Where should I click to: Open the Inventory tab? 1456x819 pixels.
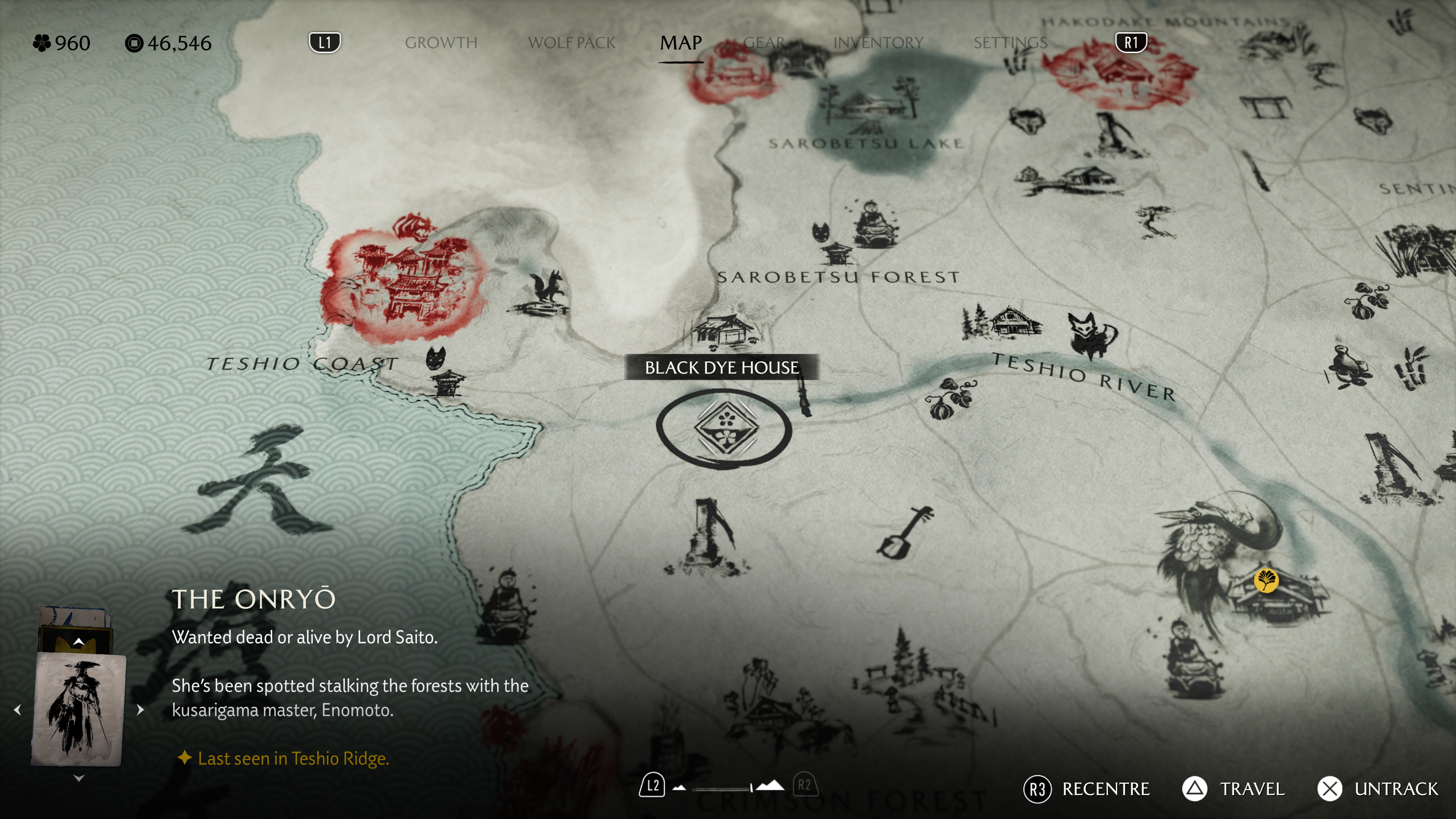tap(878, 43)
